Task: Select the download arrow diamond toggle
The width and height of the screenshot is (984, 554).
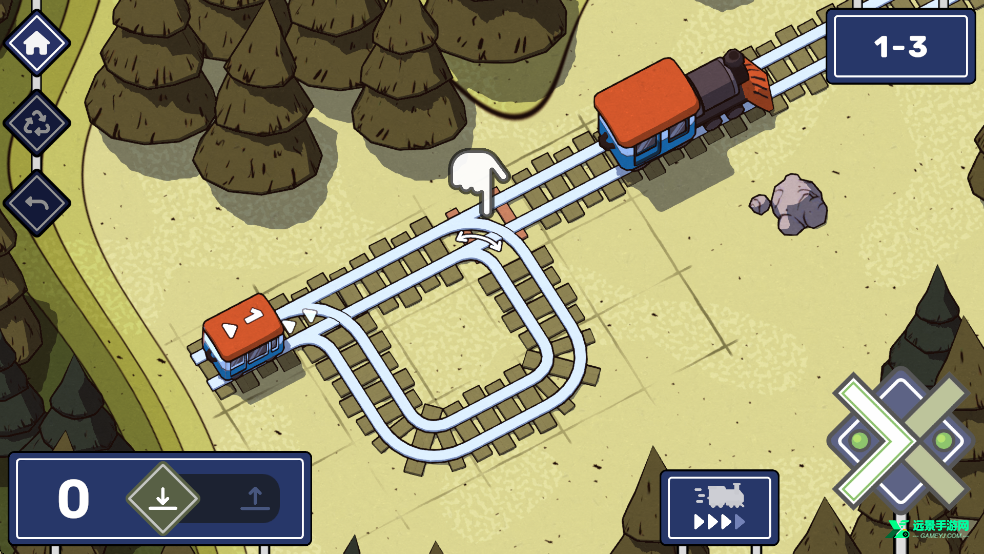Action: 162,498
